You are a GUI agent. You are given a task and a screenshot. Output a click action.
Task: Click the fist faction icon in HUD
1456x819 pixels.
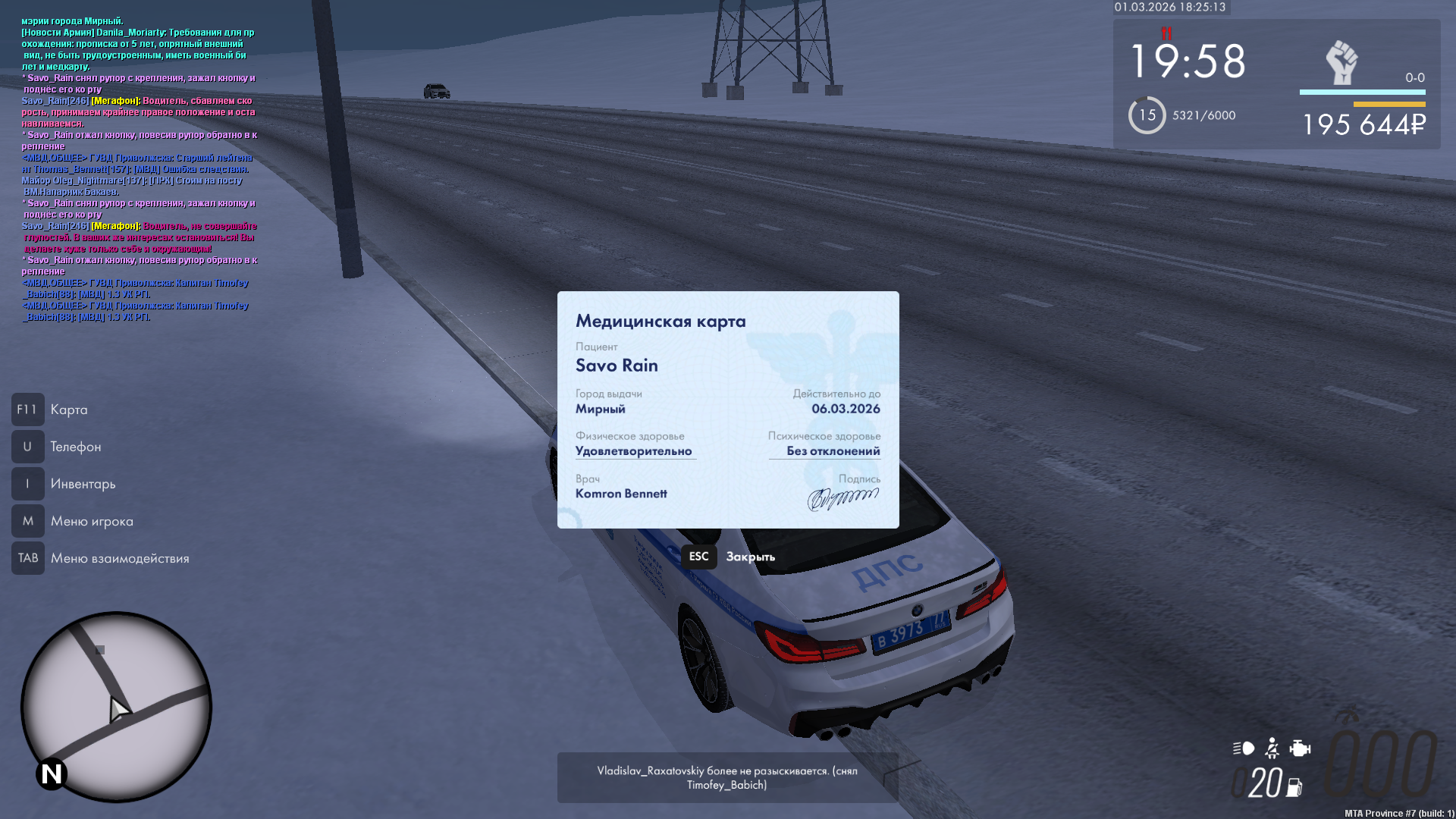[1341, 62]
